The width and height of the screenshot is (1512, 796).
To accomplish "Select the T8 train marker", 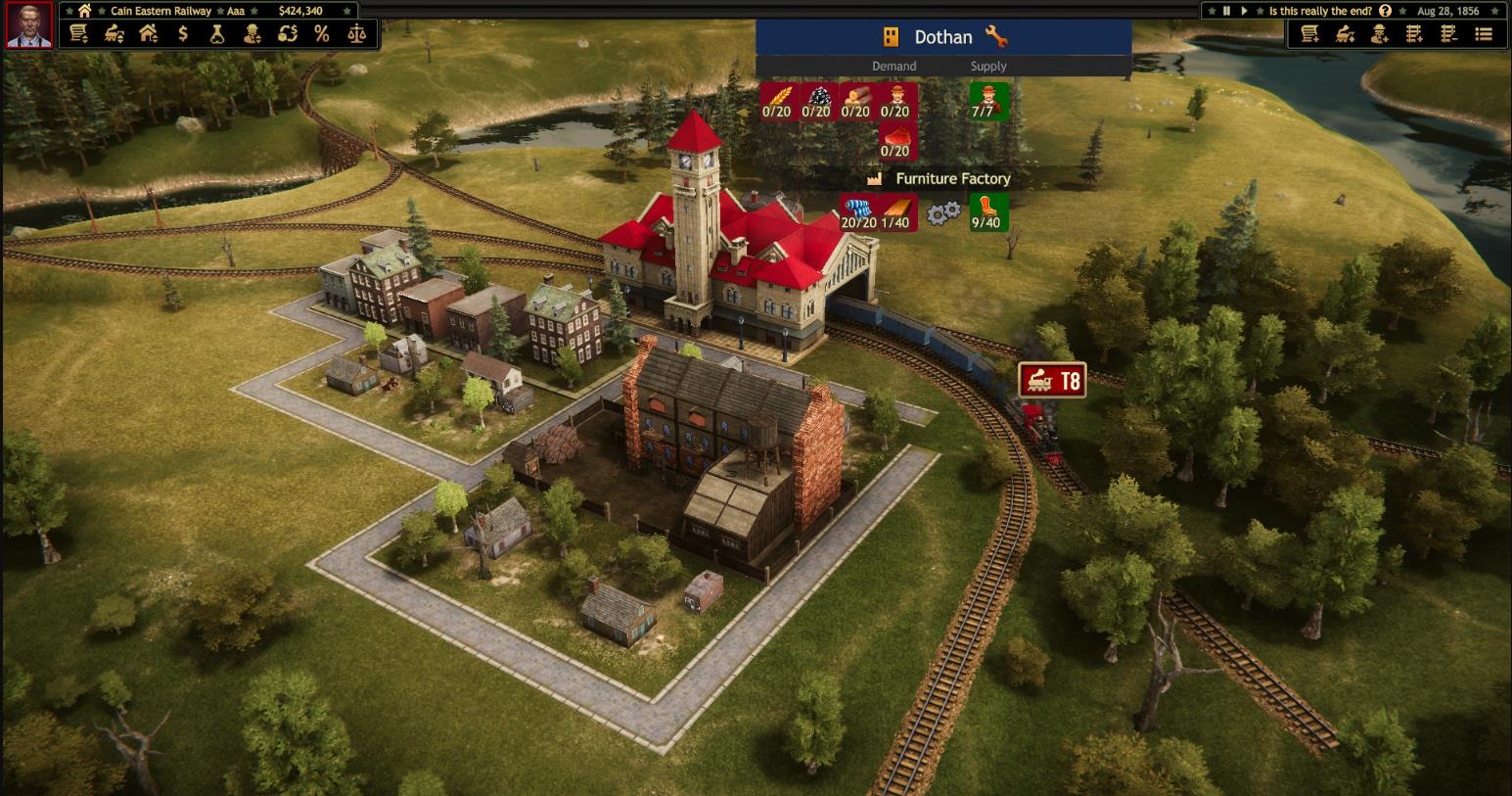I will 1052,381.
